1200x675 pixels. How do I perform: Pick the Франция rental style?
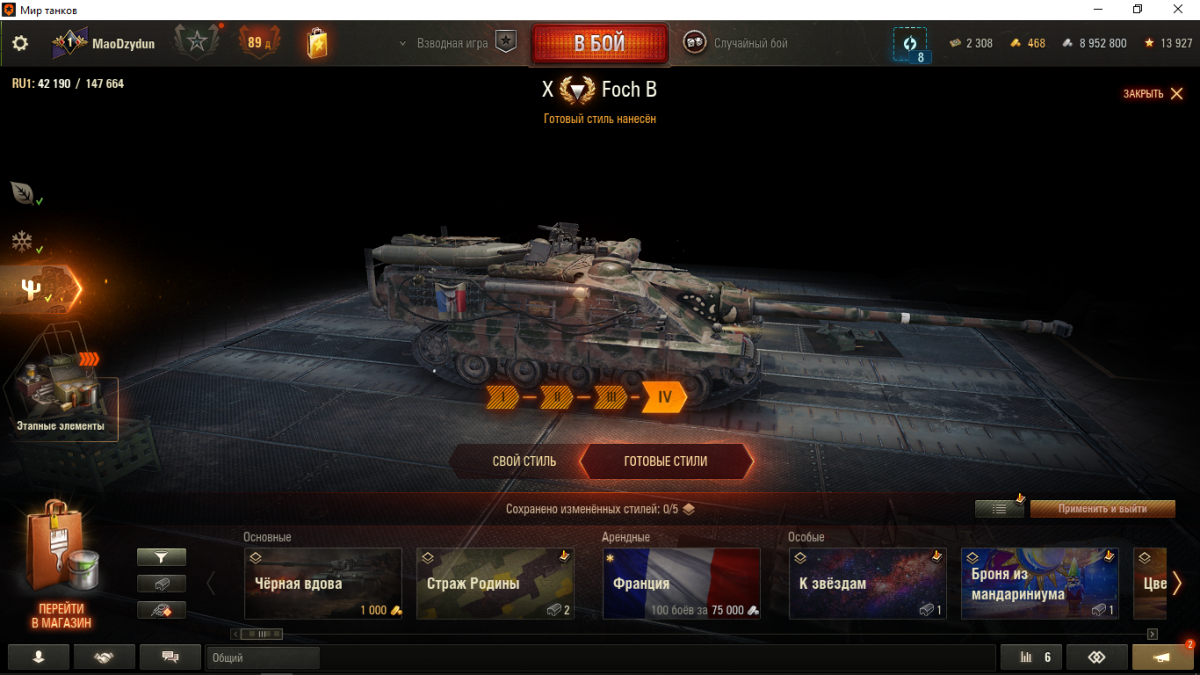(681, 584)
